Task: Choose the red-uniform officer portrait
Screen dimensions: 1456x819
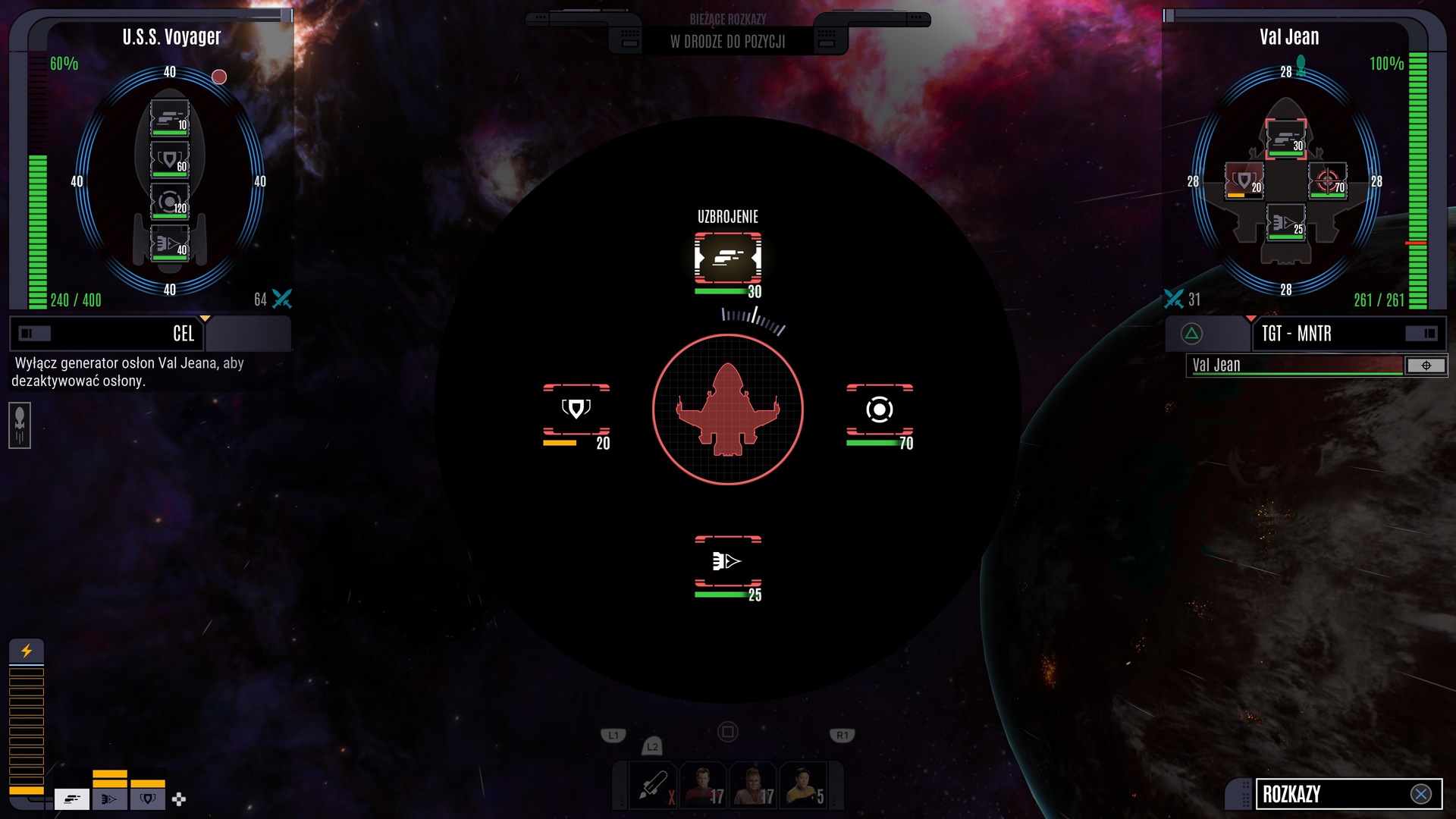Action: pos(702,786)
